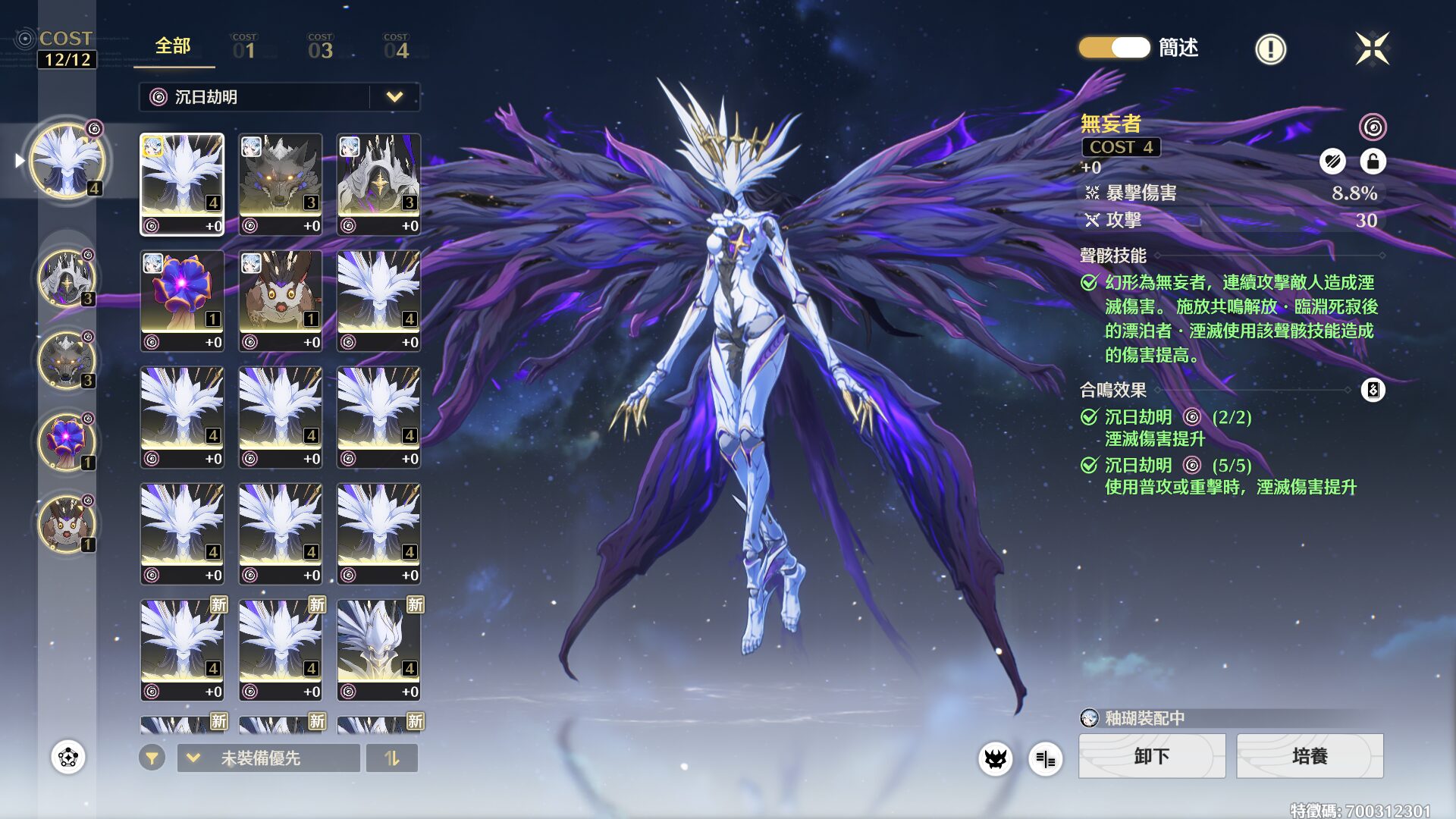
Task: Open the 未裝備優先 sort dropdown
Action: click(268, 758)
